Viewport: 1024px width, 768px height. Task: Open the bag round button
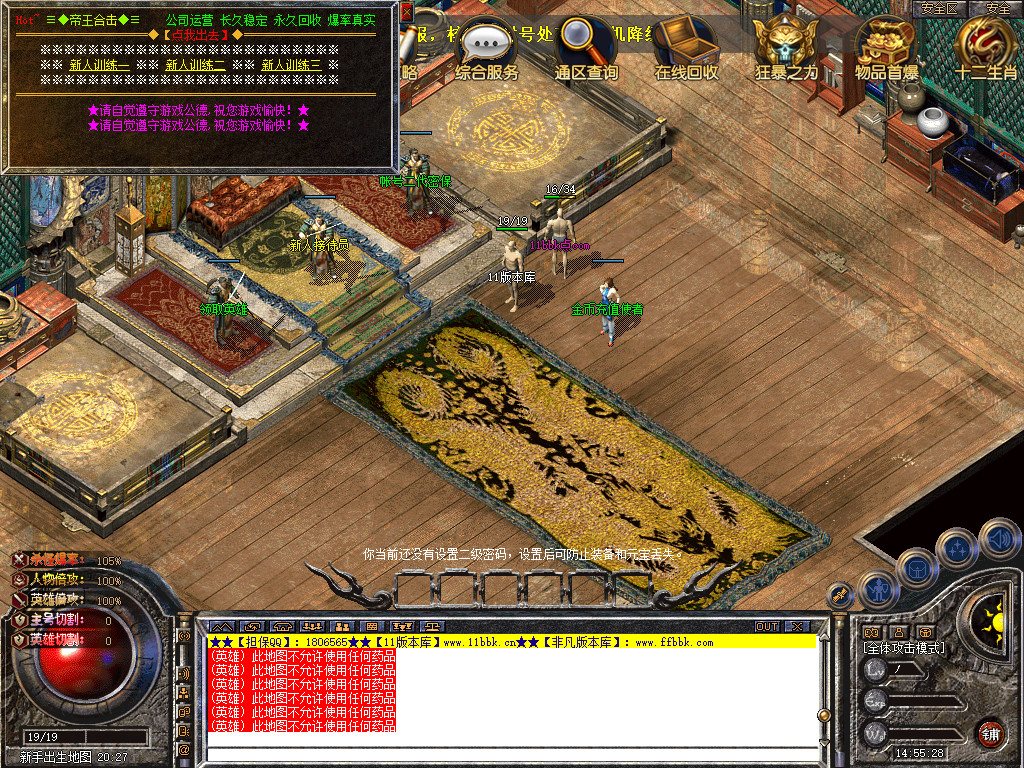[x=917, y=569]
